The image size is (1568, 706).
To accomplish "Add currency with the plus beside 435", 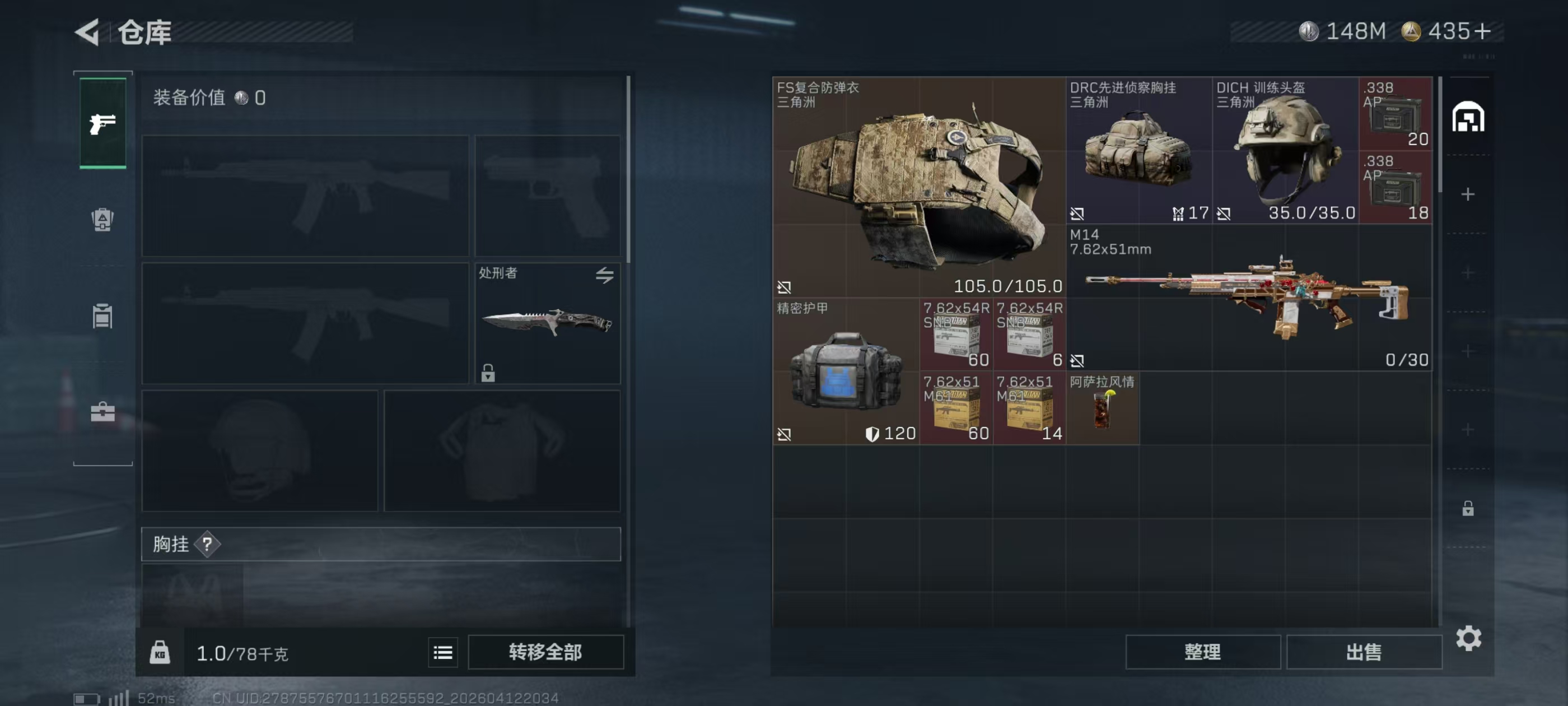I will pyautogui.click(x=1483, y=31).
